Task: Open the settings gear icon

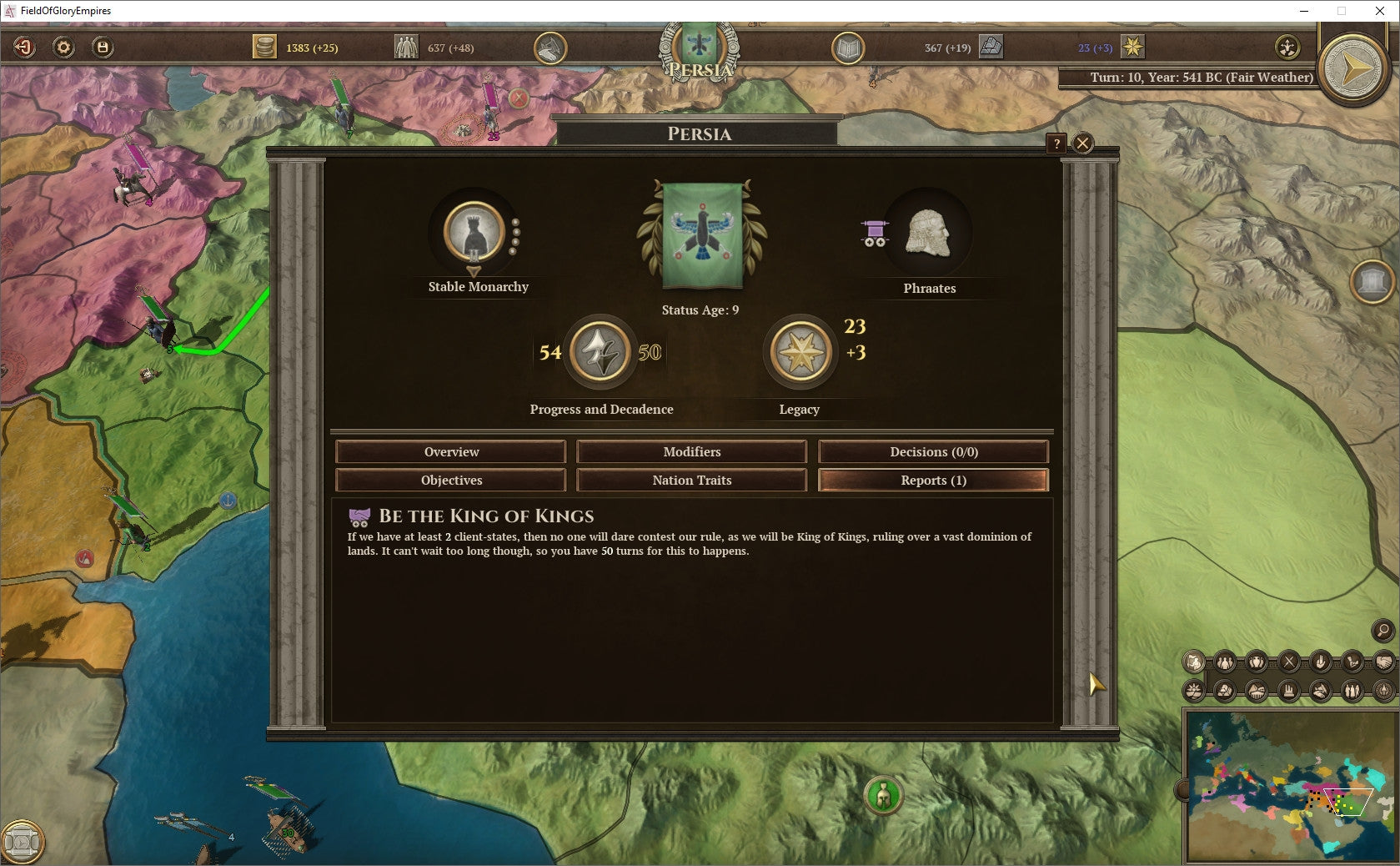Action: click(x=62, y=48)
